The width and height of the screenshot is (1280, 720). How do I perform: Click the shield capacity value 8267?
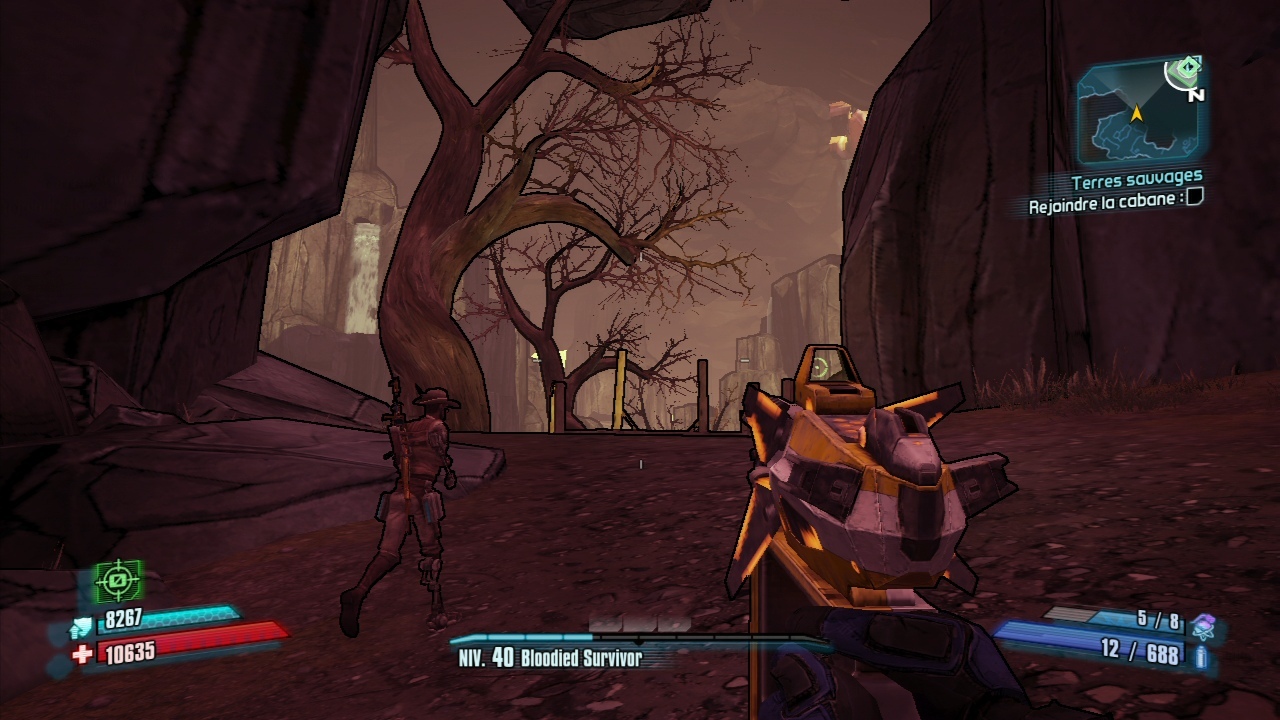pyautogui.click(x=123, y=617)
